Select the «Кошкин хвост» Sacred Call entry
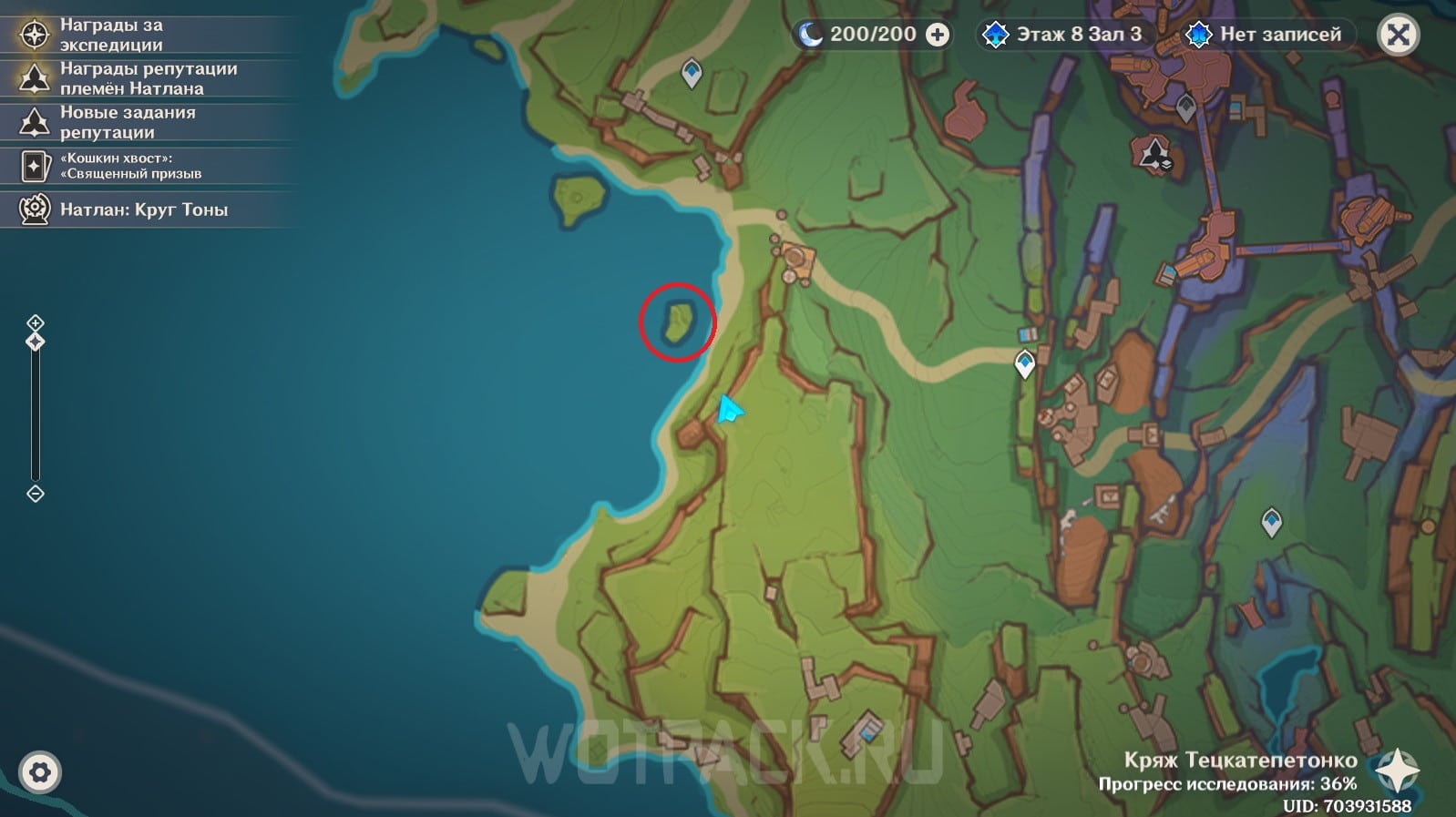The image size is (1456, 817). (130, 166)
